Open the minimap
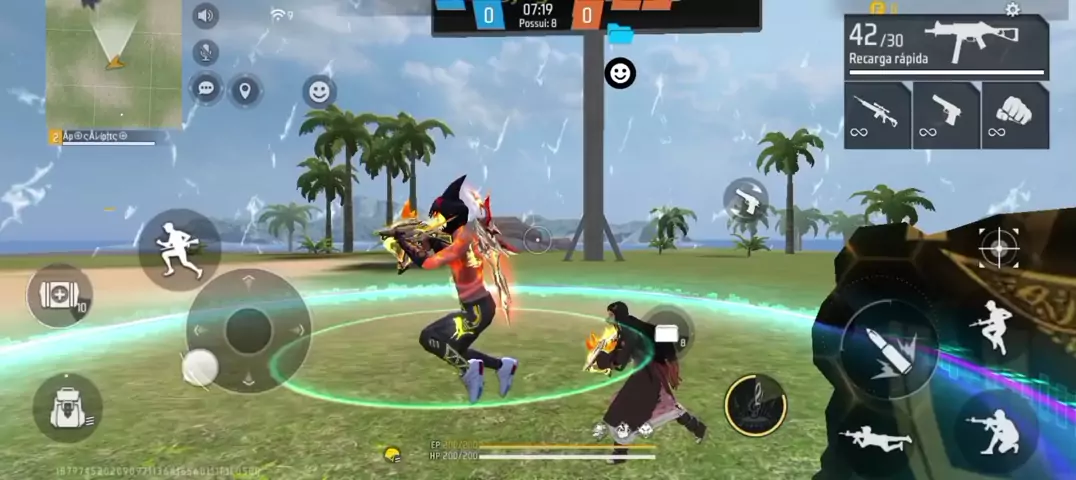 [x=114, y=62]
